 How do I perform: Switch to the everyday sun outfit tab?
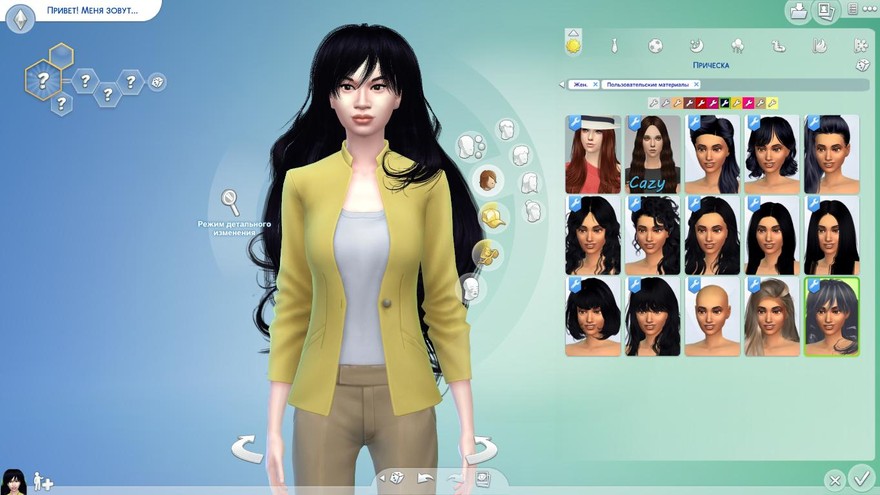[x=574, y=44]
